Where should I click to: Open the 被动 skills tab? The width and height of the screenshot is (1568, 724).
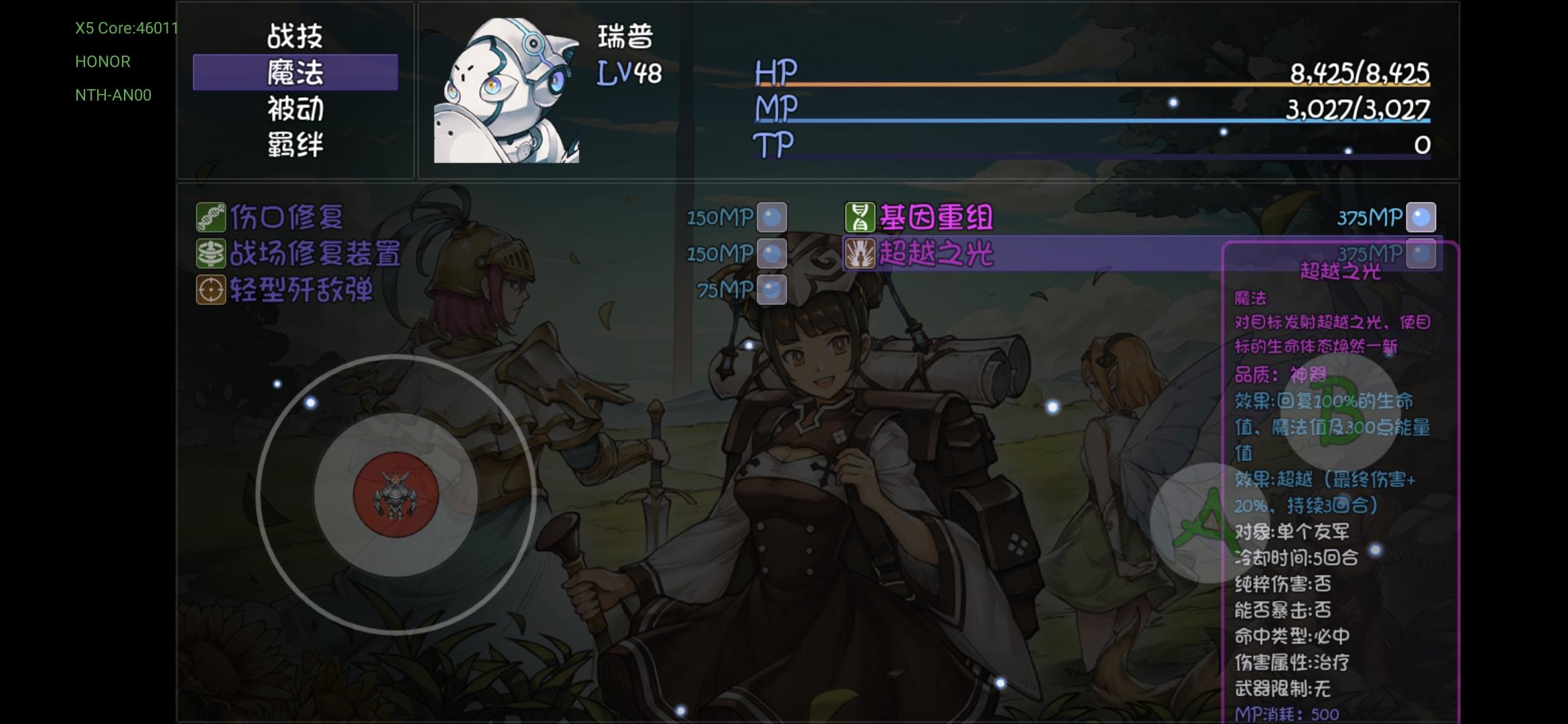295,109
